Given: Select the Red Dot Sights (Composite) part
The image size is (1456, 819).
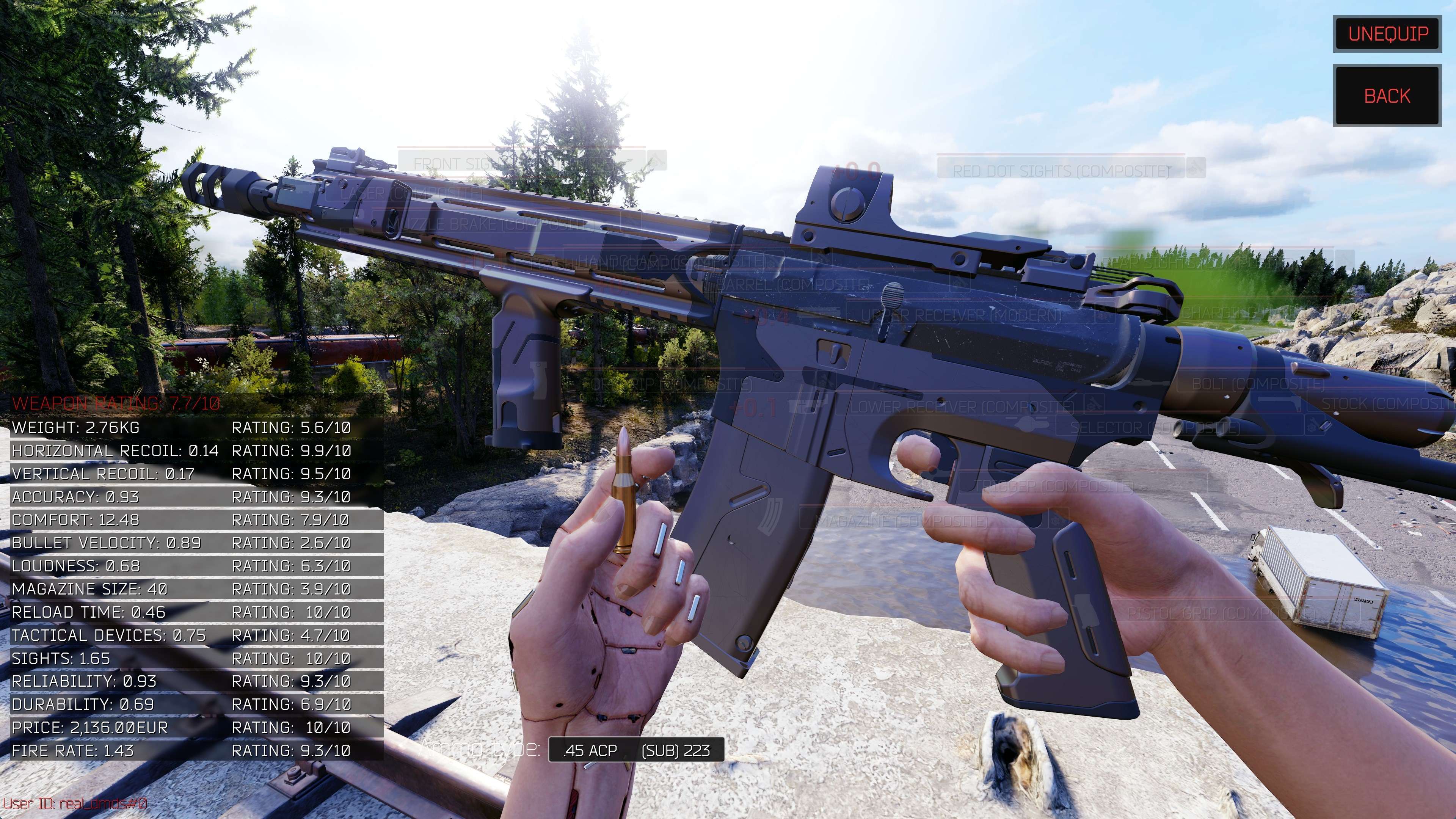Looking at the screenshot, I should (1061, 171).
